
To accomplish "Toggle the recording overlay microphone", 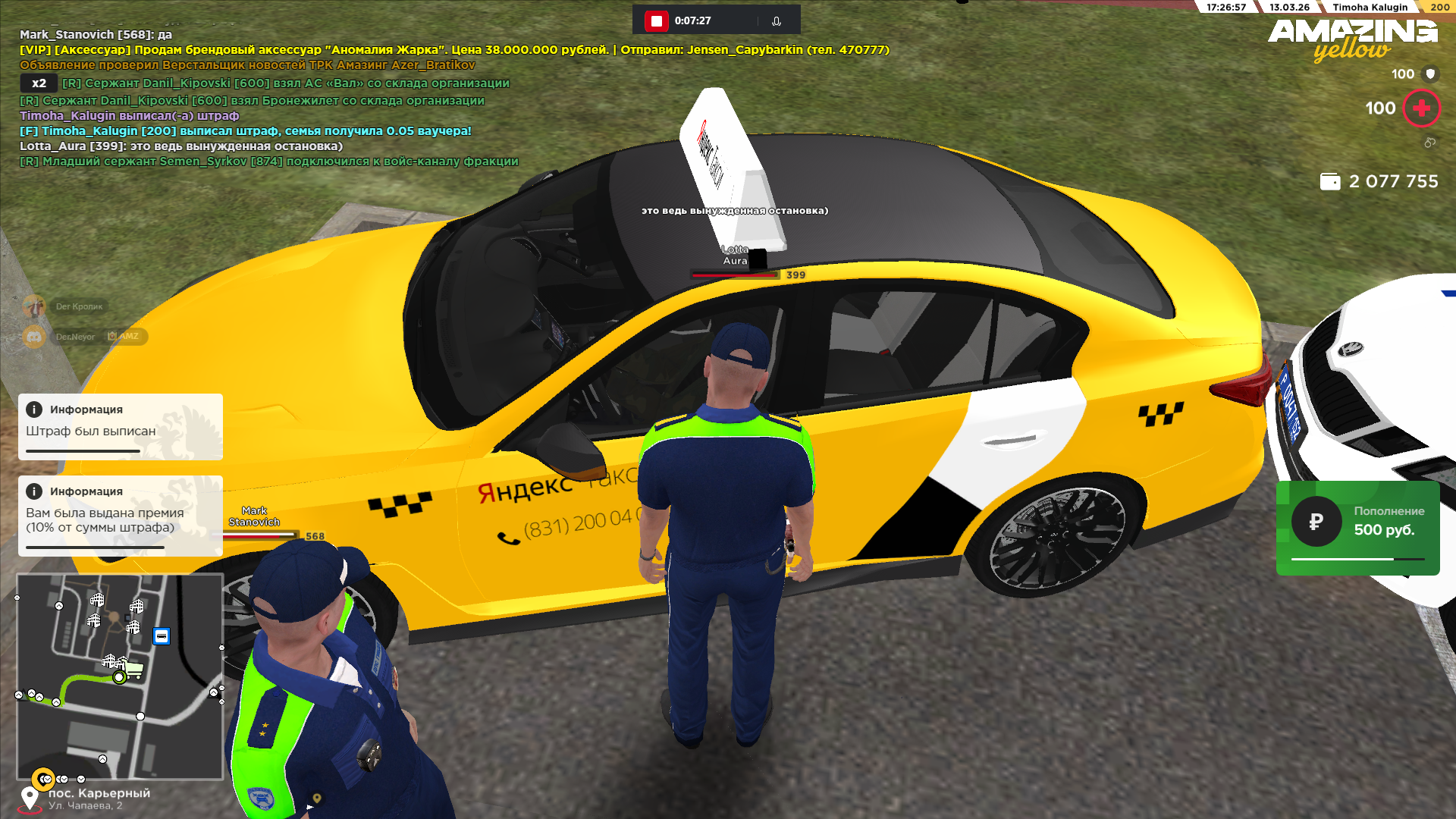I will point(777,21).
